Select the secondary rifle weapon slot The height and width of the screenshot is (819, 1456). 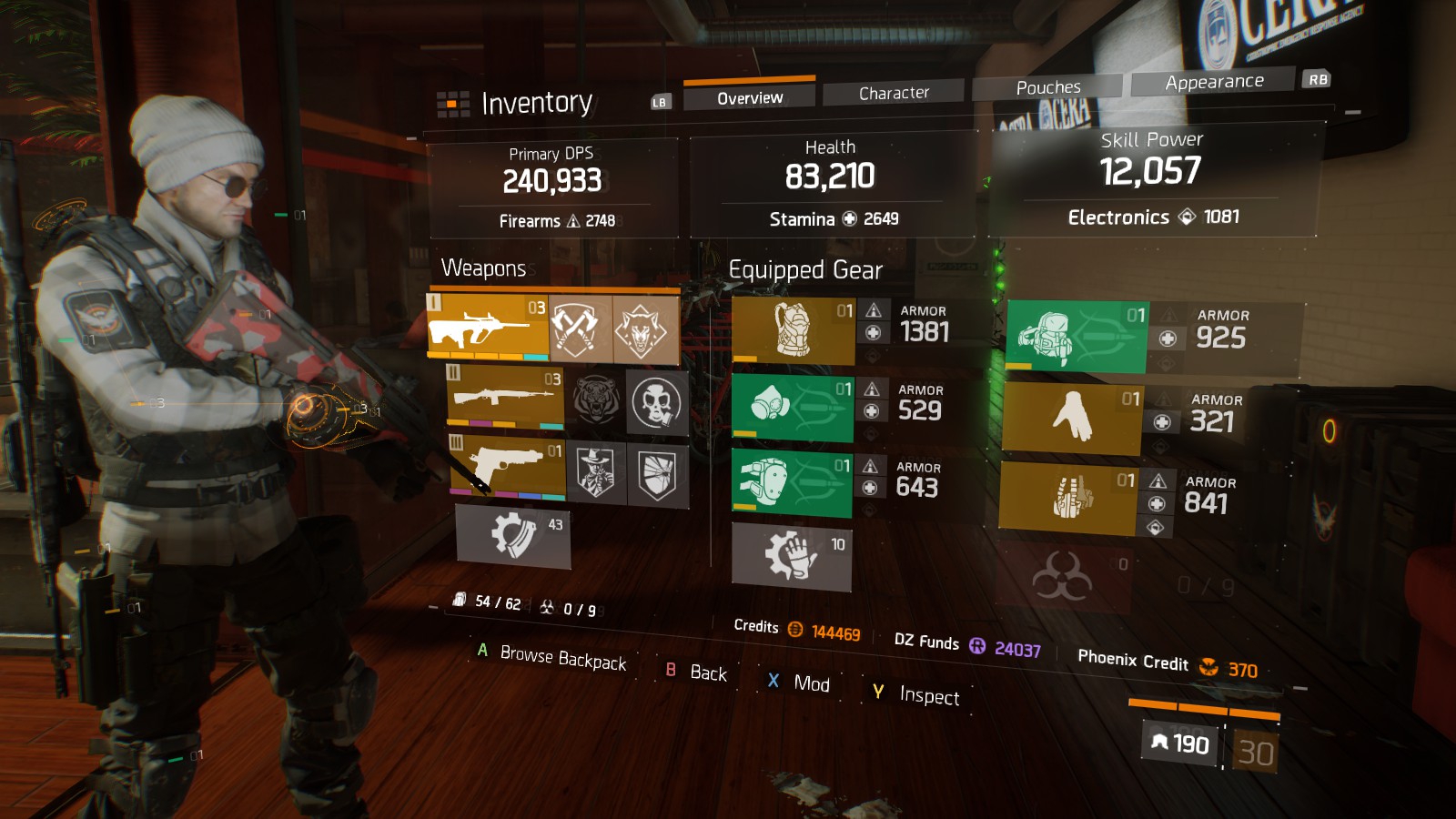[505, 397]
